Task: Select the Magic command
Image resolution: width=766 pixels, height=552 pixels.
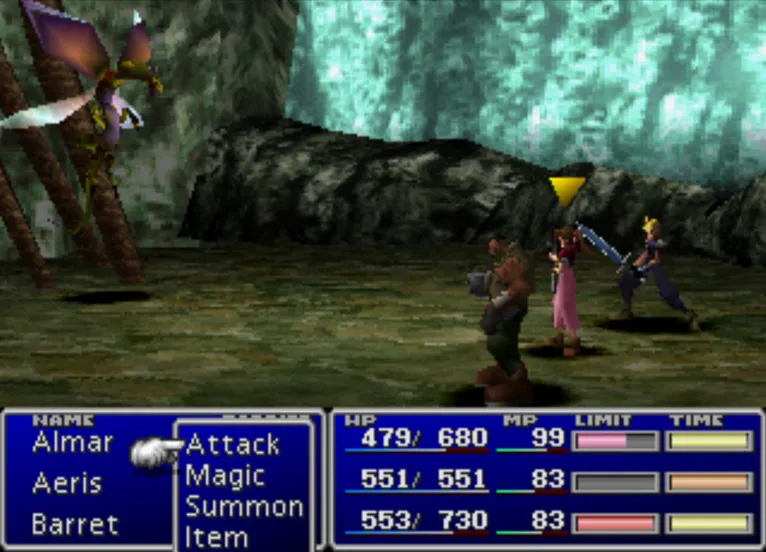Action: [x=225, y=476]
